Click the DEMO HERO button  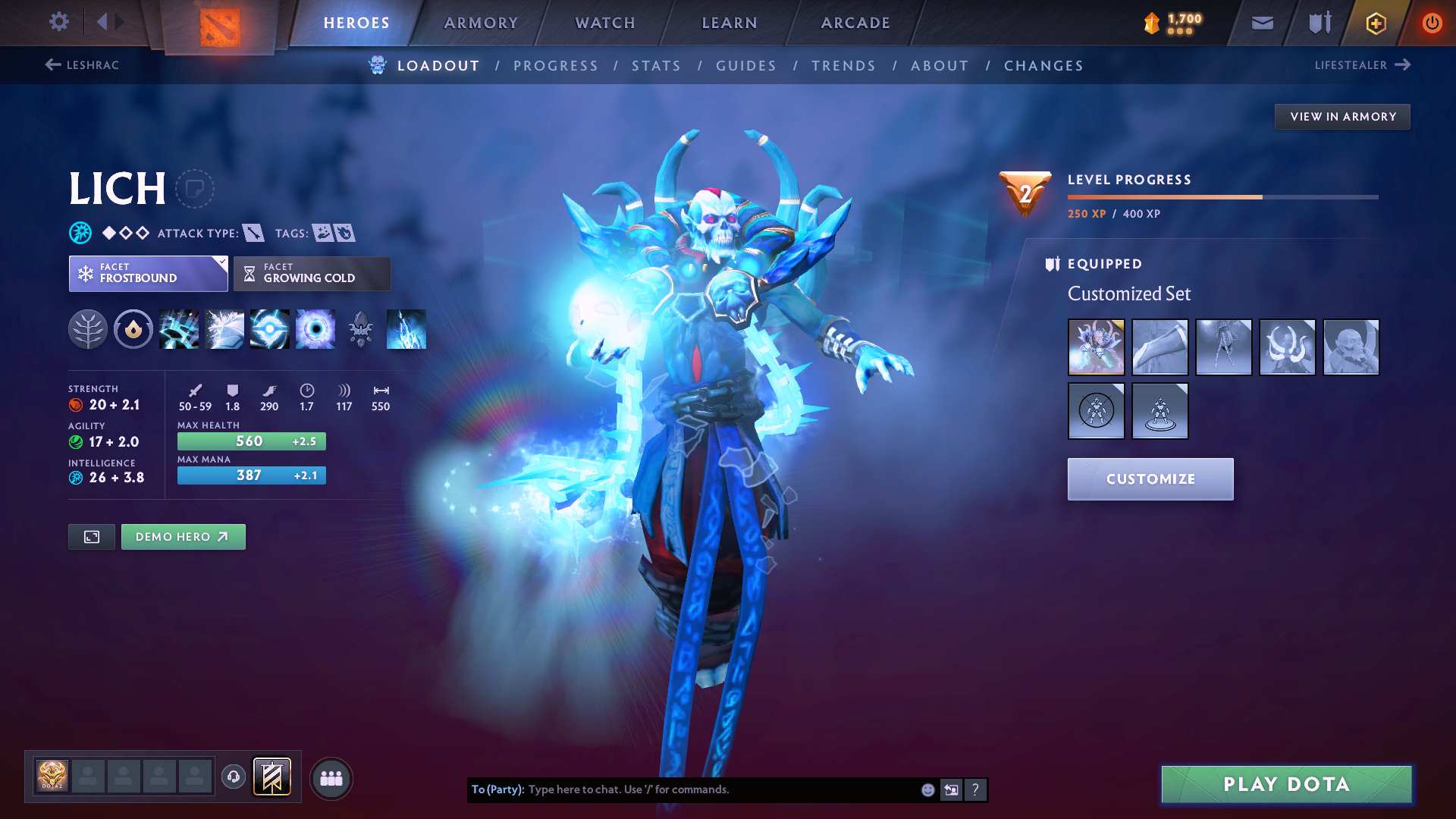tap(183, 536)
